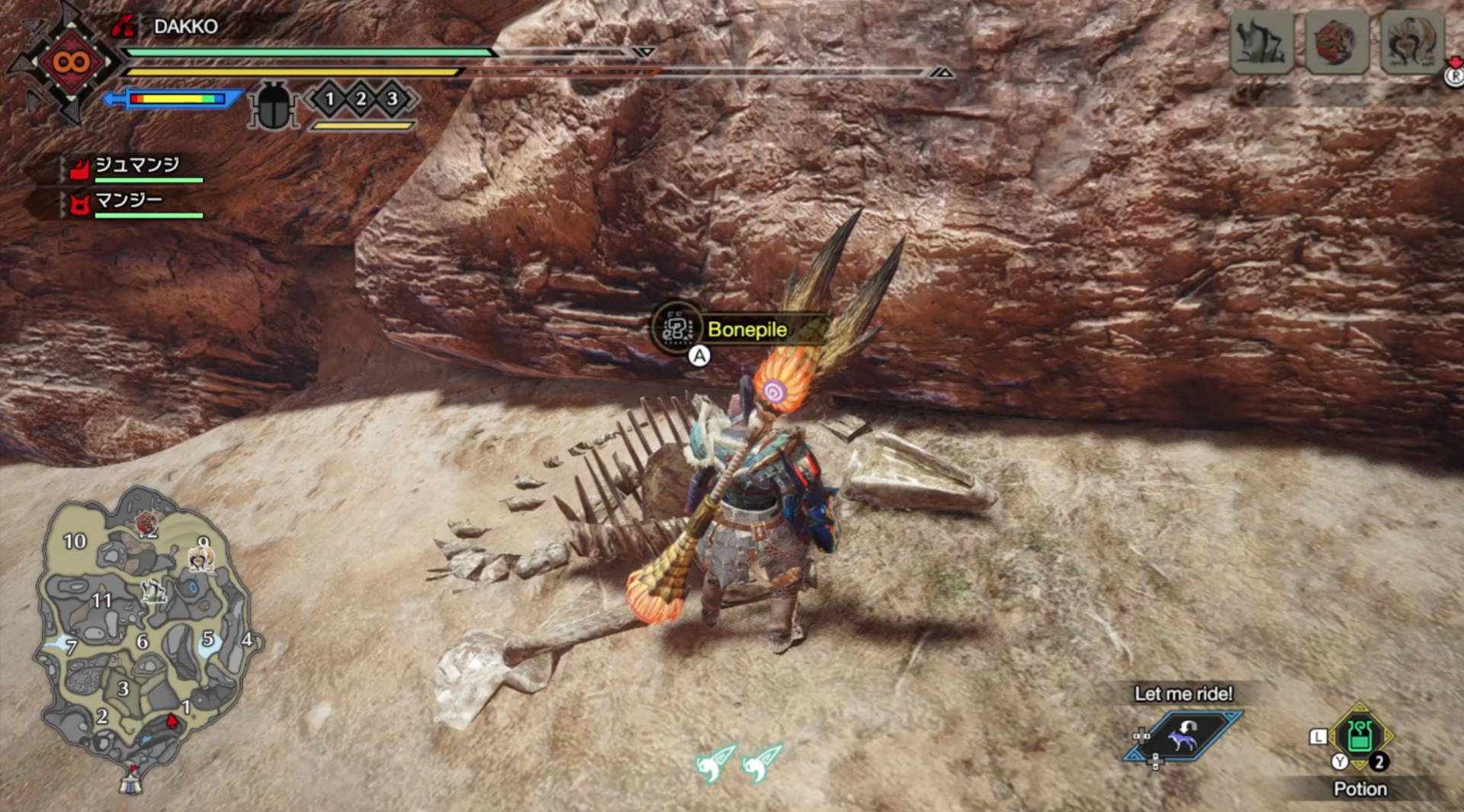The height and width of the screenshot is (812, 1464).
Task: Select the マンジー buddy name entry
Action: 130,200
